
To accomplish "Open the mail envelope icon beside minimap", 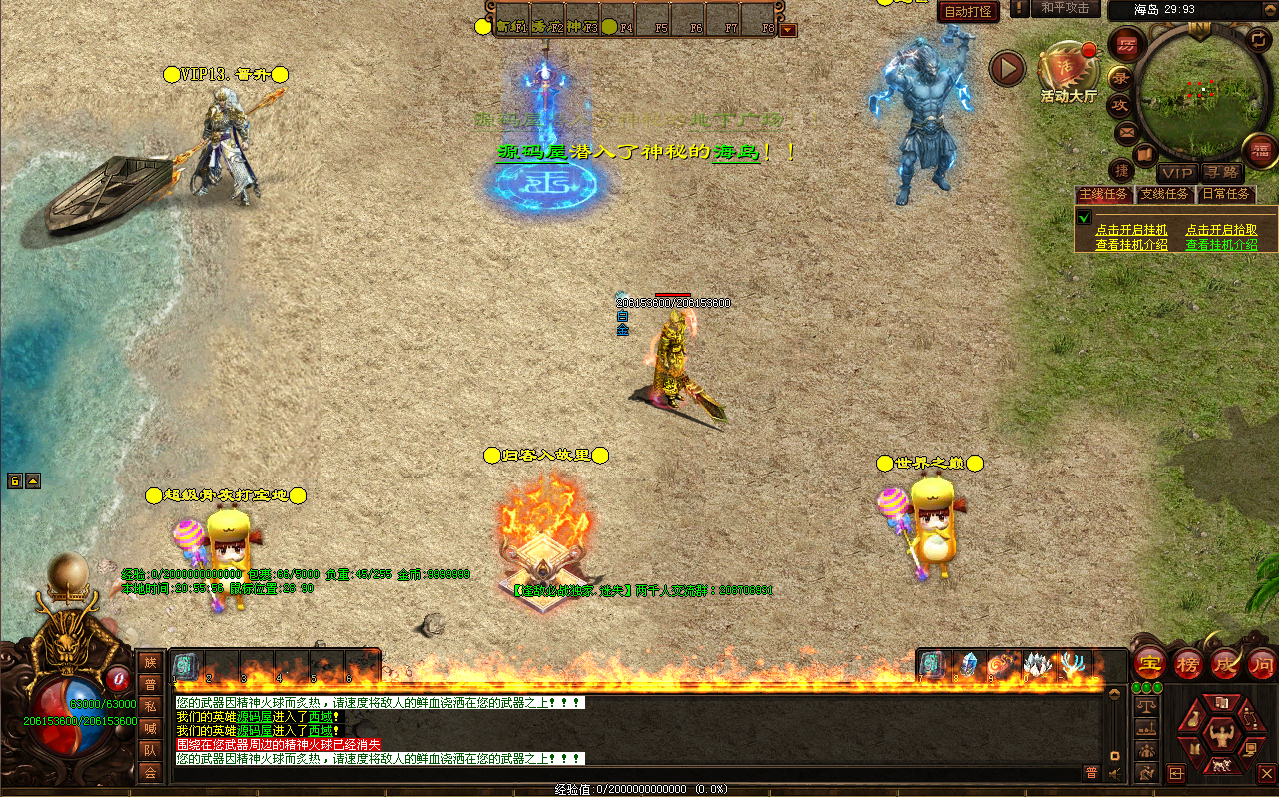I will tap(1126, 131).
